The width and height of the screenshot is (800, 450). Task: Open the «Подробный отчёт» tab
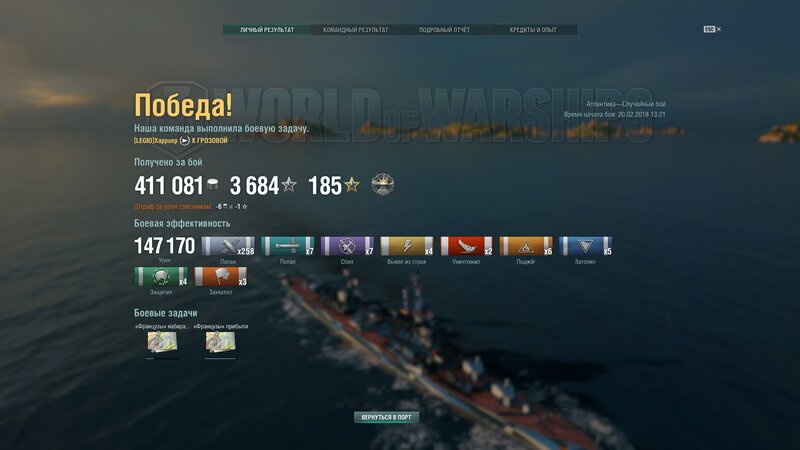pos(445,30)
